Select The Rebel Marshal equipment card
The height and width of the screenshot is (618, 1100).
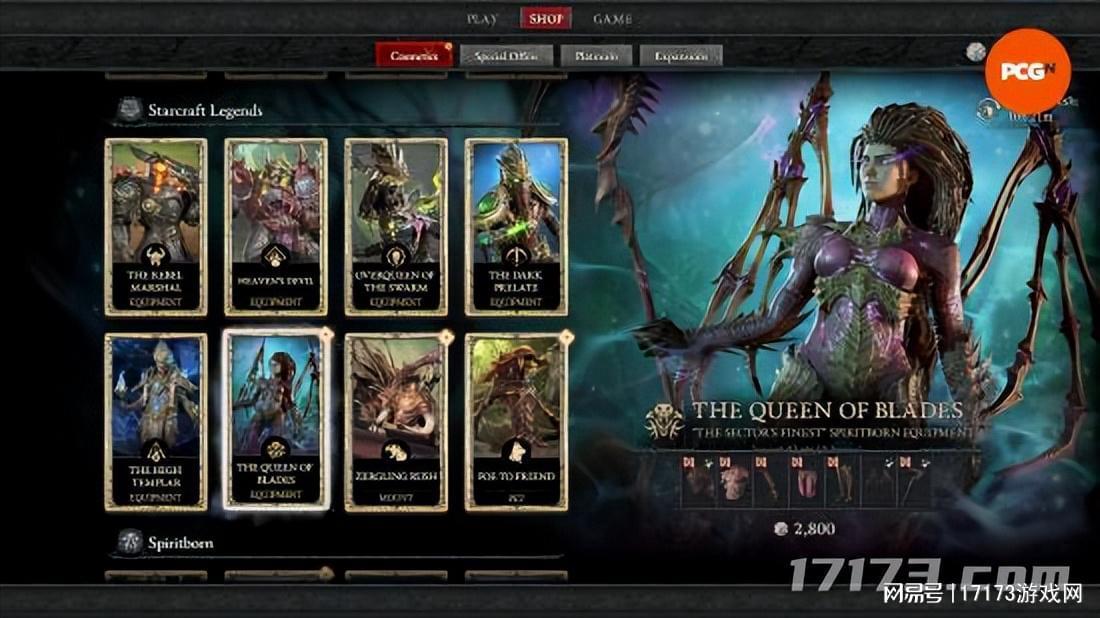coord(156,227)
